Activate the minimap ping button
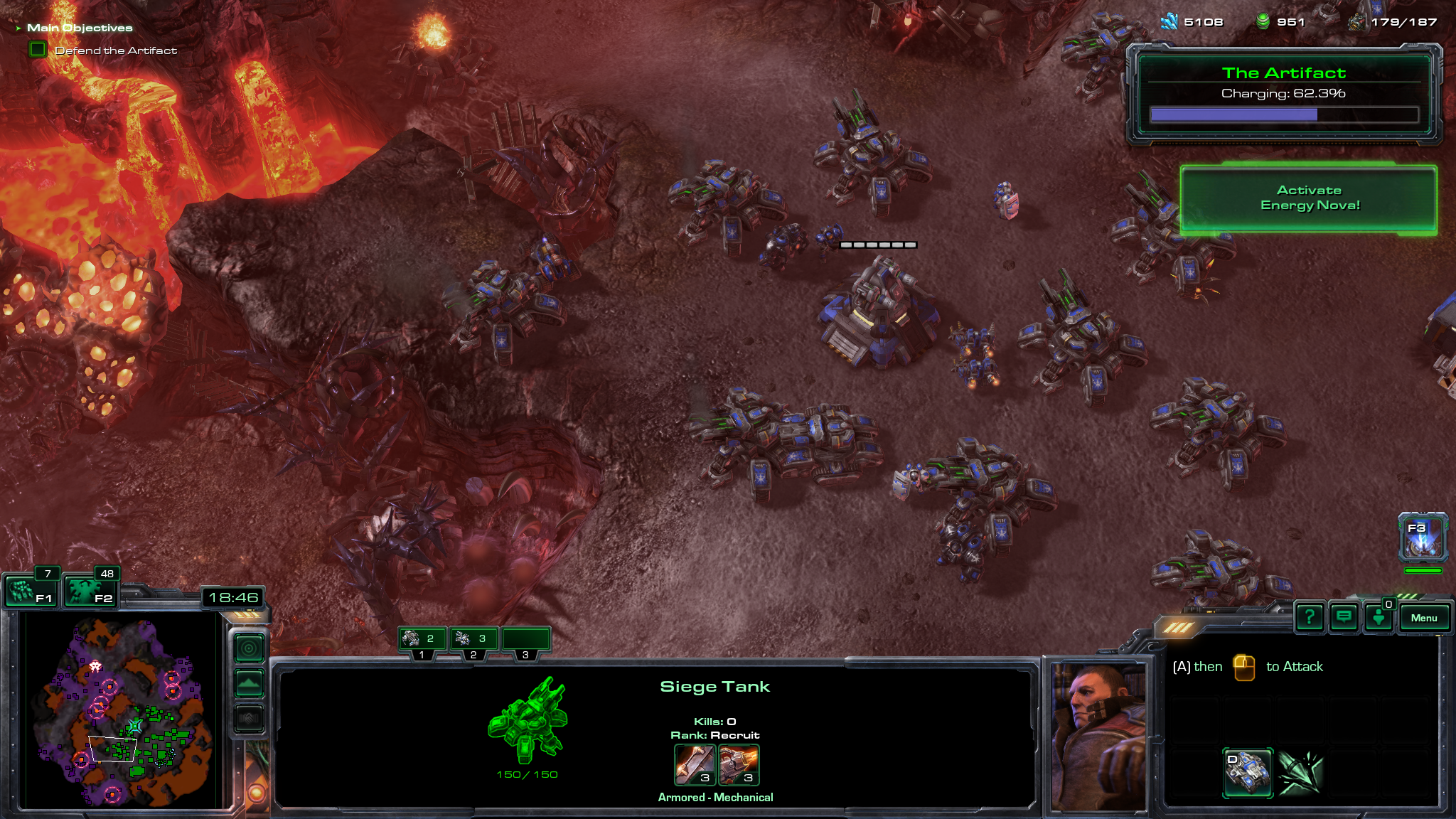Screen dimensions: 1456x819 [x=250, y=648]
